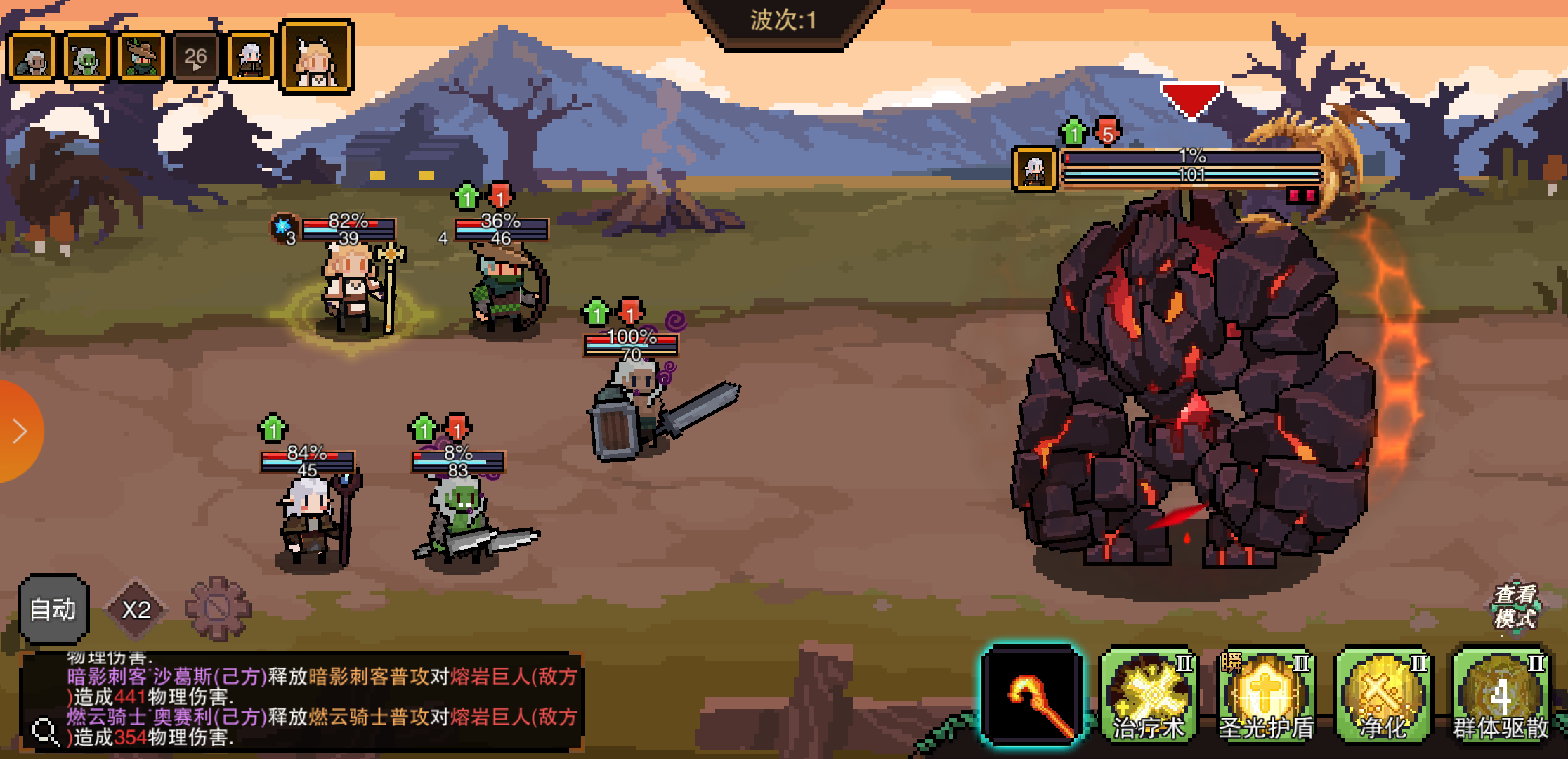Click the green orc turn-order portrait
Screen dimensions: 1568x759
(x=87, y=58)
